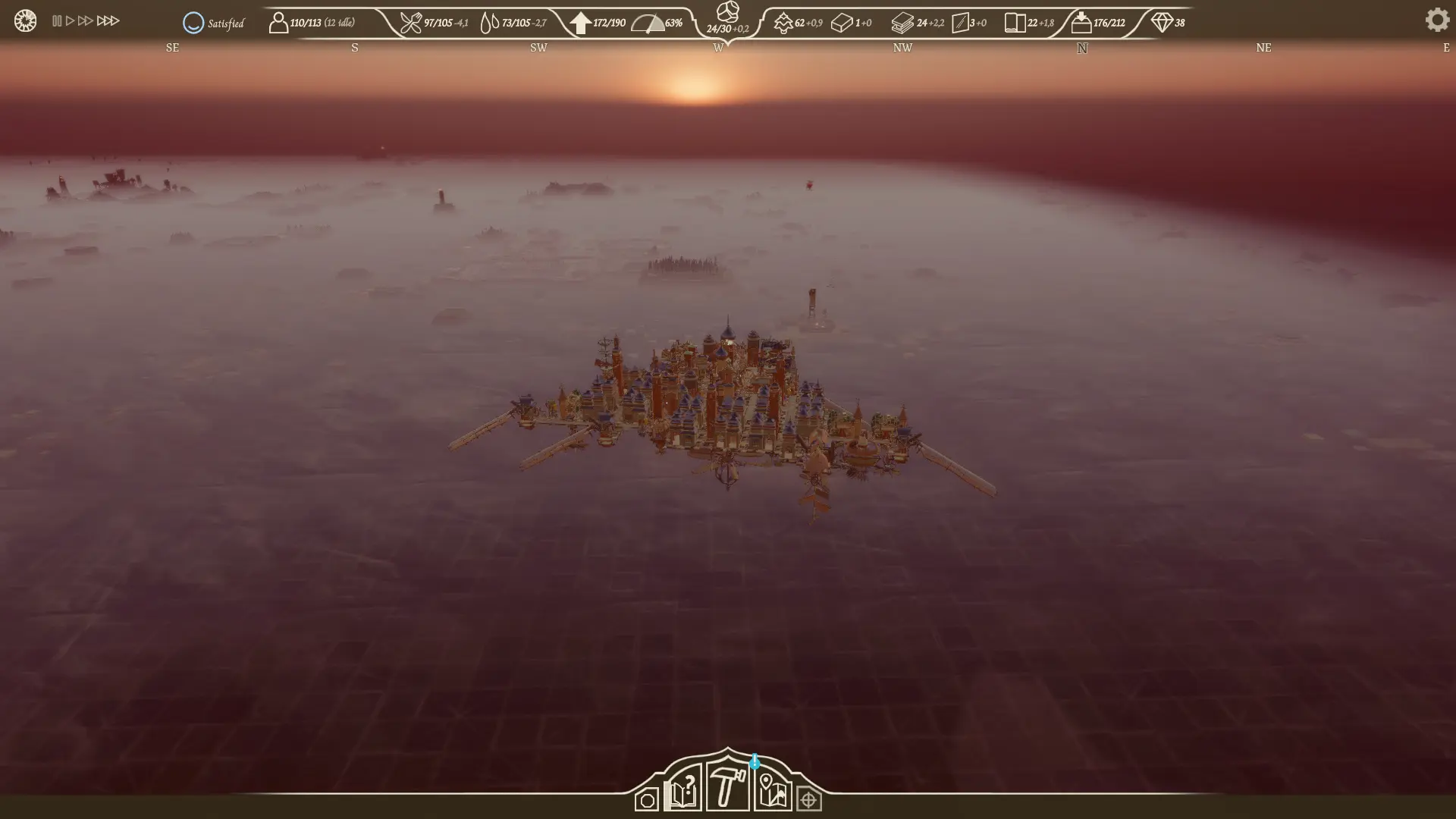Open the guide book with question mark

682,790
